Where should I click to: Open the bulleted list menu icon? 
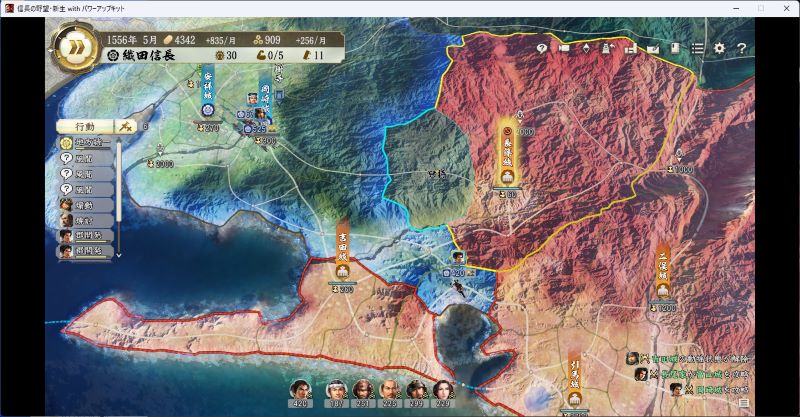point(697,48)
